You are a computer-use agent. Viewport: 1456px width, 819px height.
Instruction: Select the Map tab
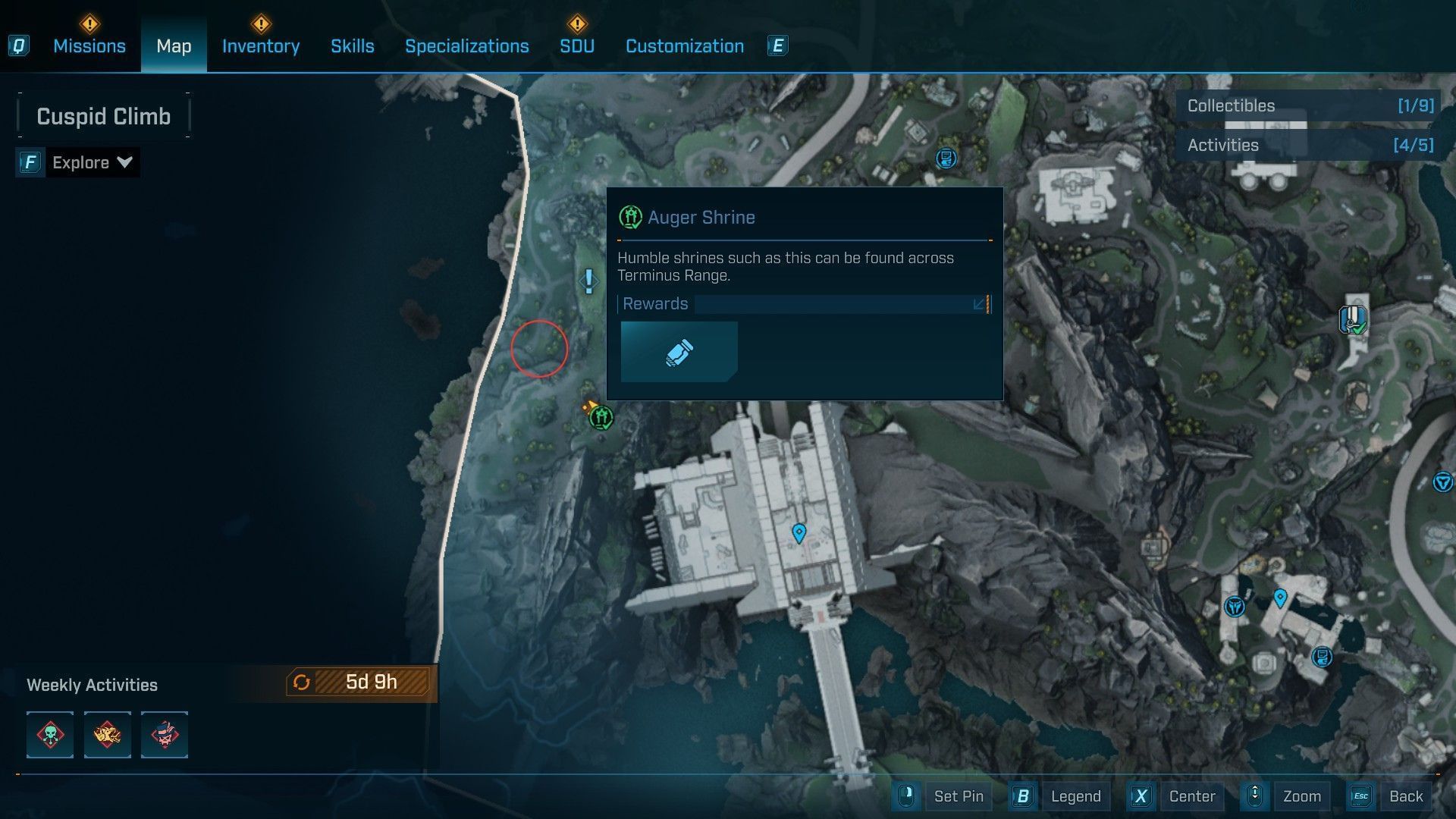click(x=174, y=46)
